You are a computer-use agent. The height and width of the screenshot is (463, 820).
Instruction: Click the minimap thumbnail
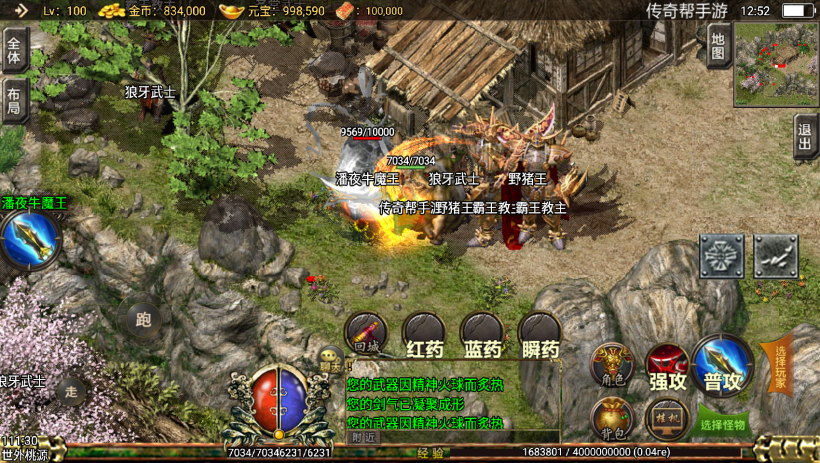click(x=776, y=65)
